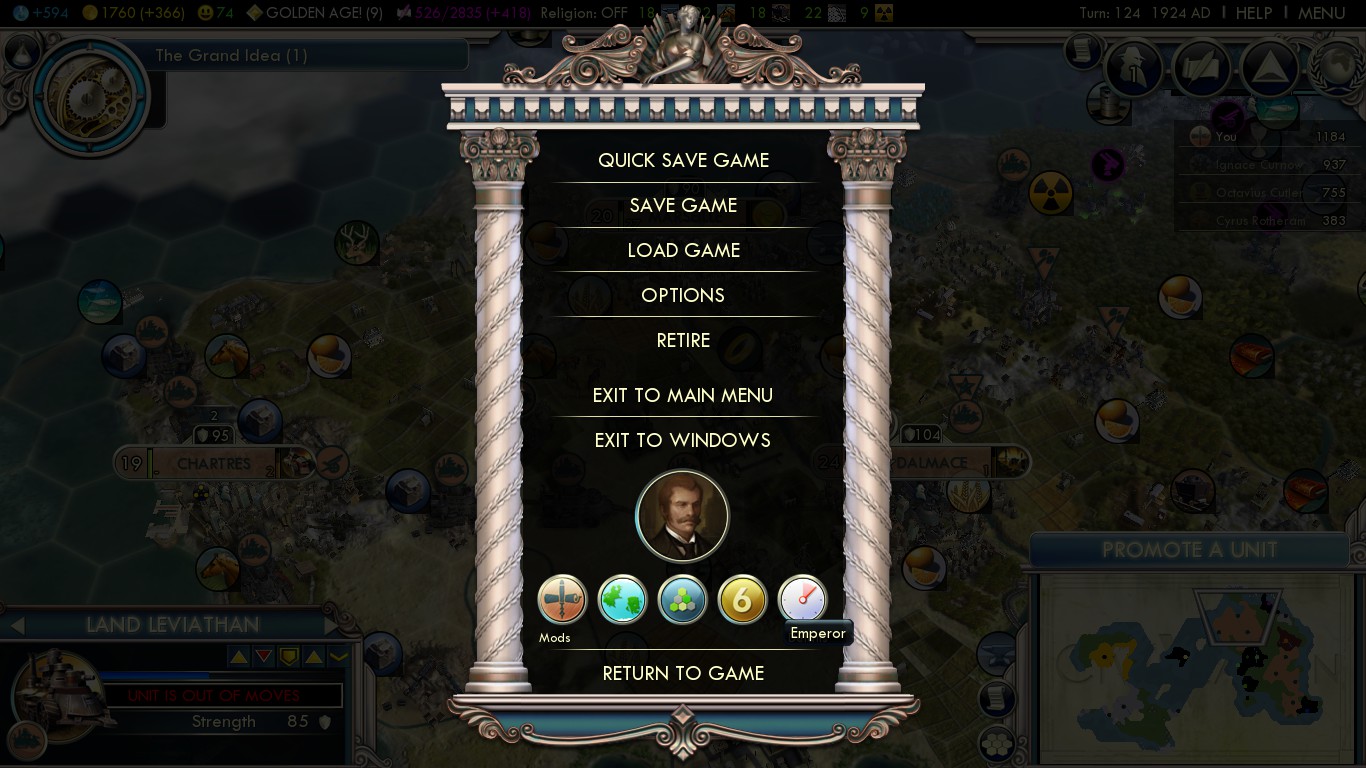
Task: Exit to Main Menu
Action: [683, 395]
